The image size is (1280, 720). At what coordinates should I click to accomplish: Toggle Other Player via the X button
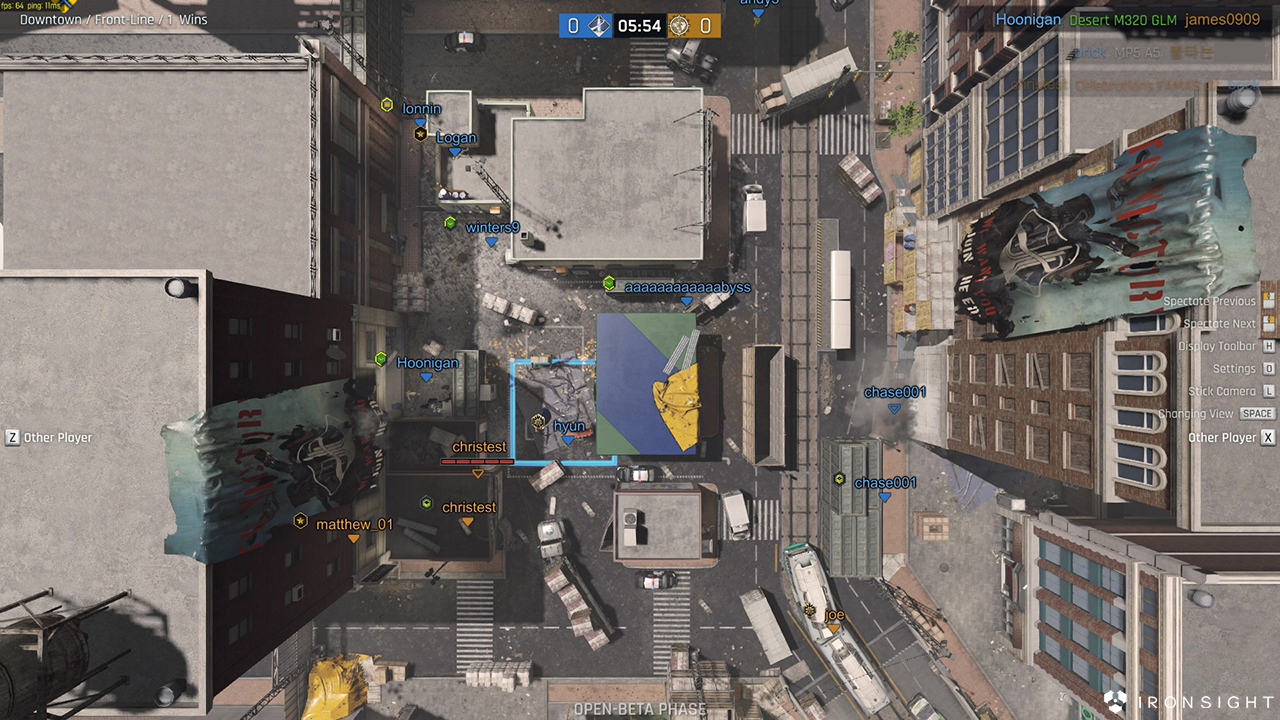click(1266, 437)
